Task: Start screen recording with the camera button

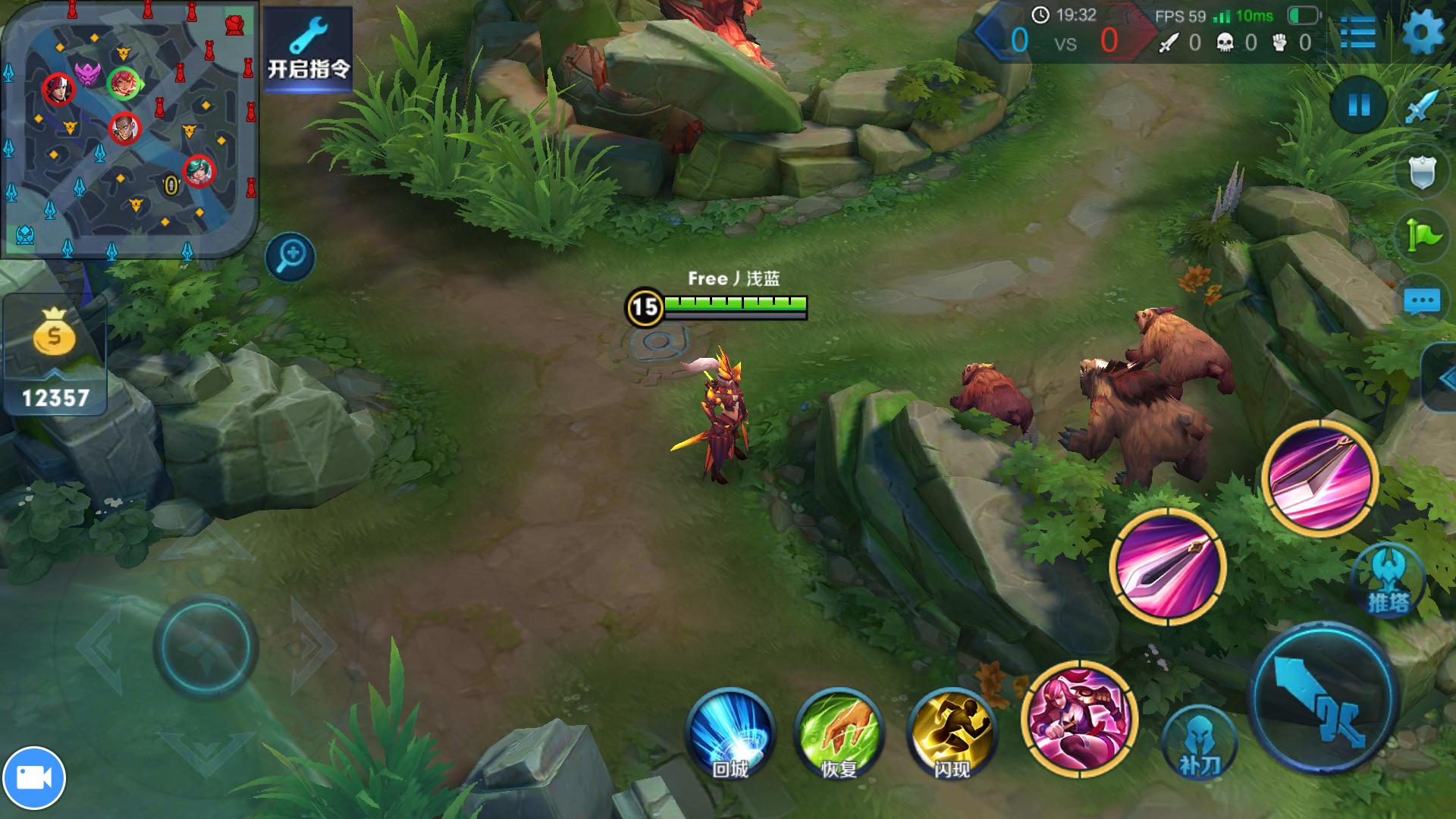Action: tap(34, 778)
